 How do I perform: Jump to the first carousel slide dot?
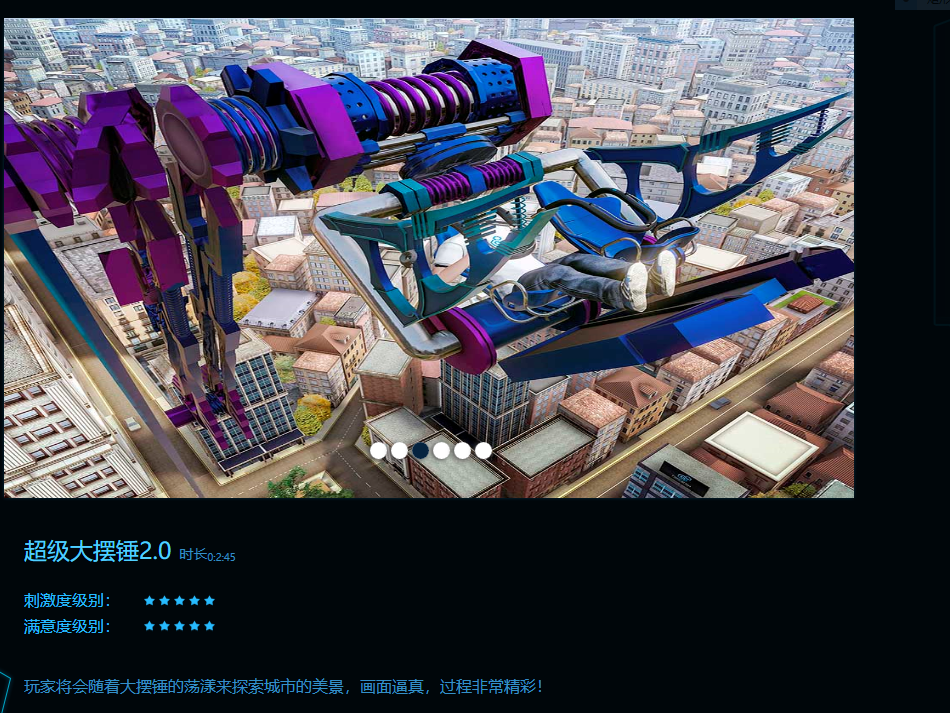click(378, 450)
